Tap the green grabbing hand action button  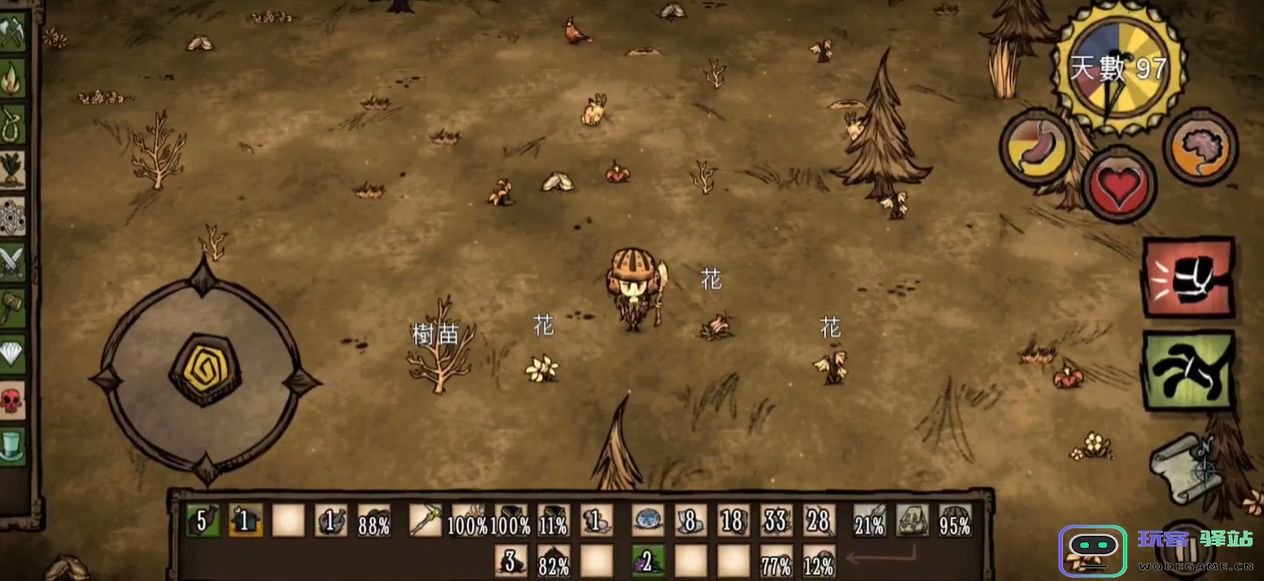coord(1188,368)
